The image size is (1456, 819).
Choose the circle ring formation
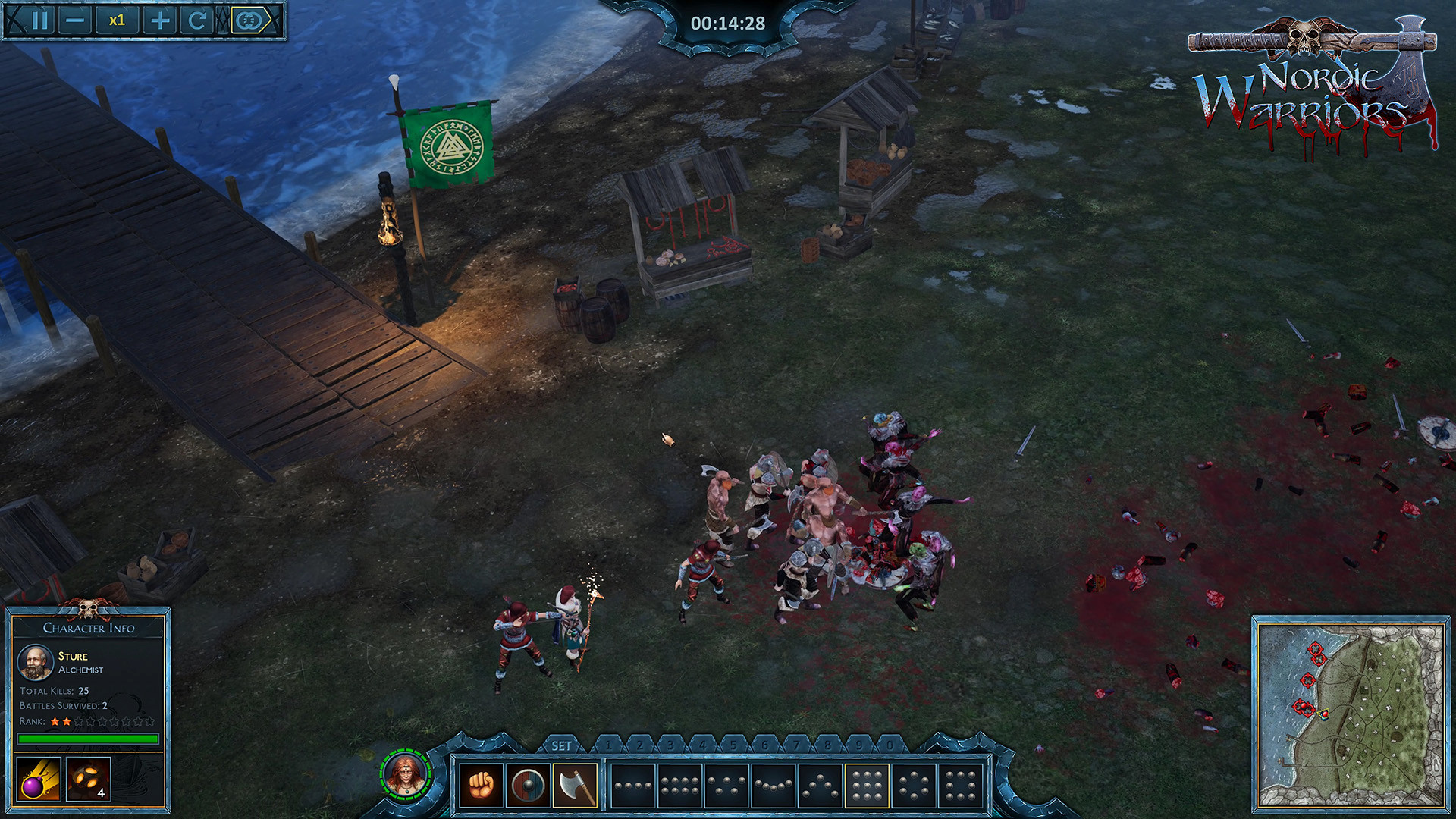click(x=914, y=786)
